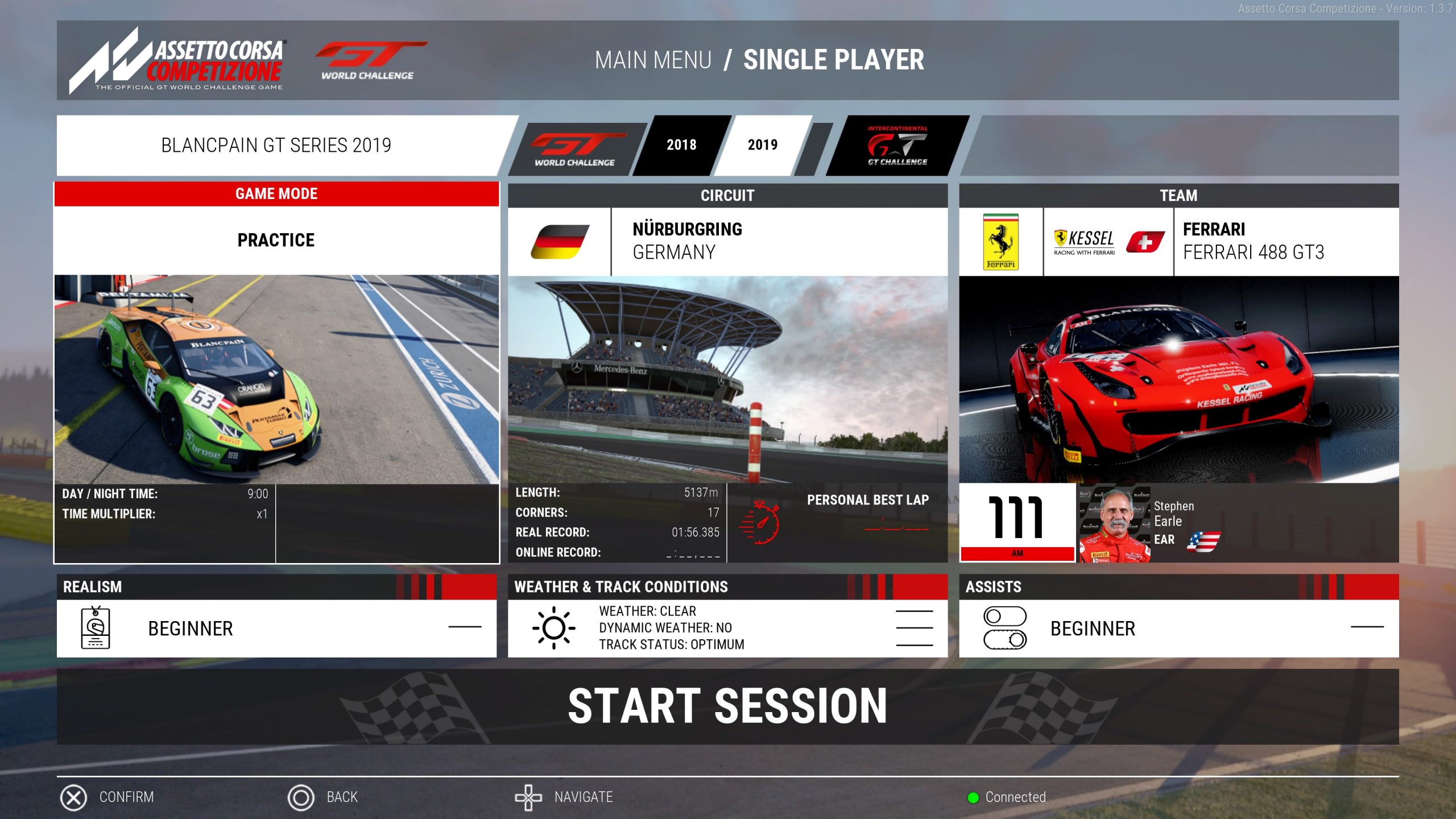Go back to Main Menu breadcrumb
The image size is (1456, 819).
click(x=653, y=60)
